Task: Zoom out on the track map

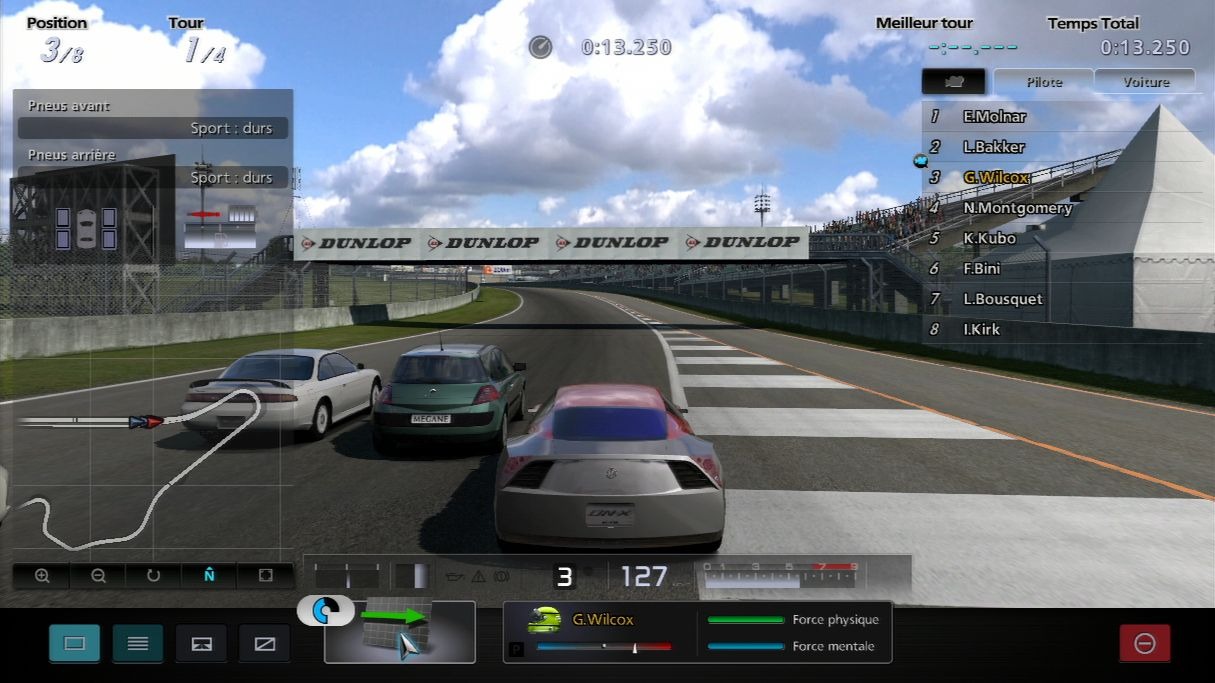Action: pyautogui.click(x=98, y=576)
